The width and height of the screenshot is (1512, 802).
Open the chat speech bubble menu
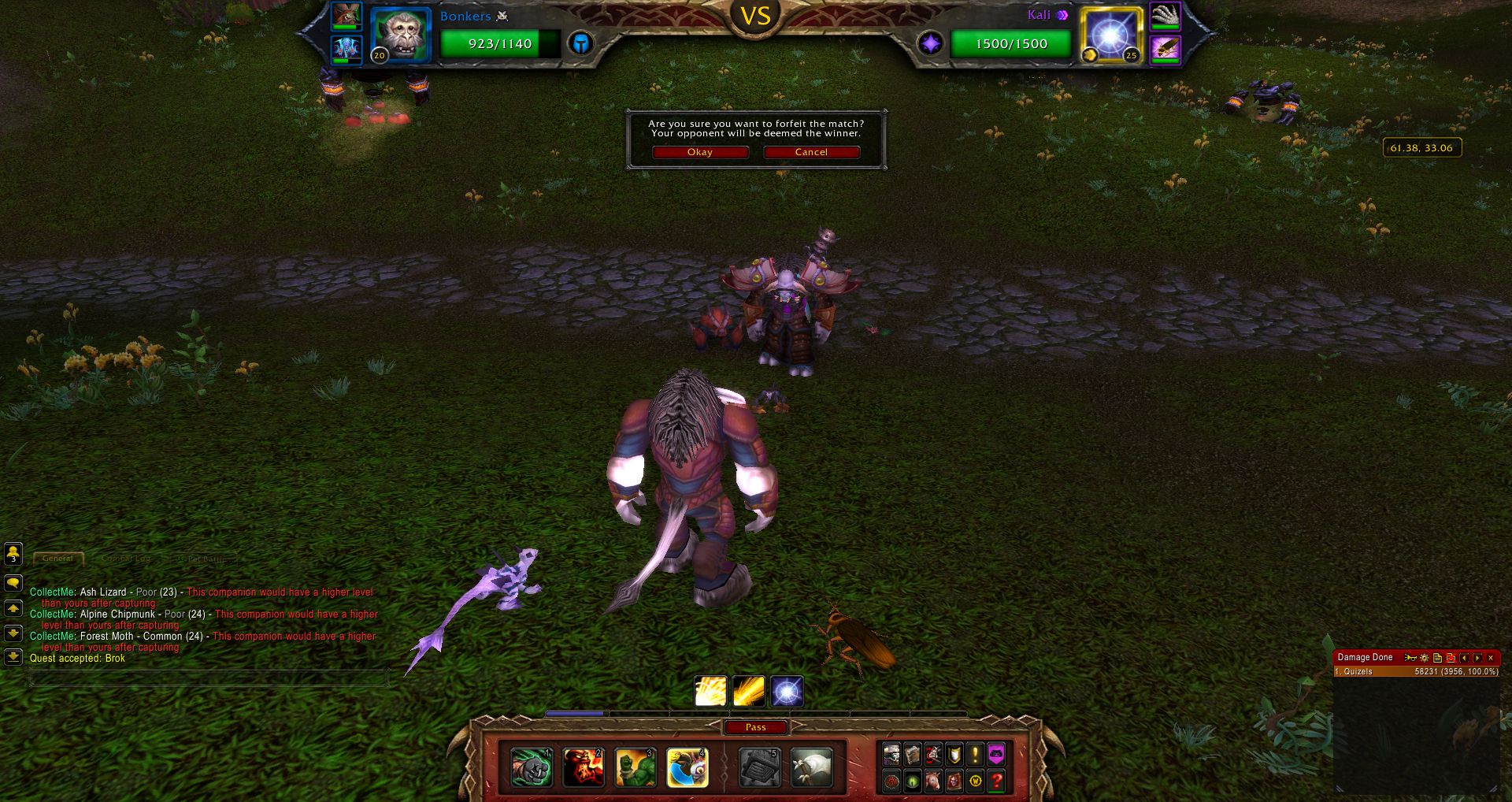coord(13,583)
